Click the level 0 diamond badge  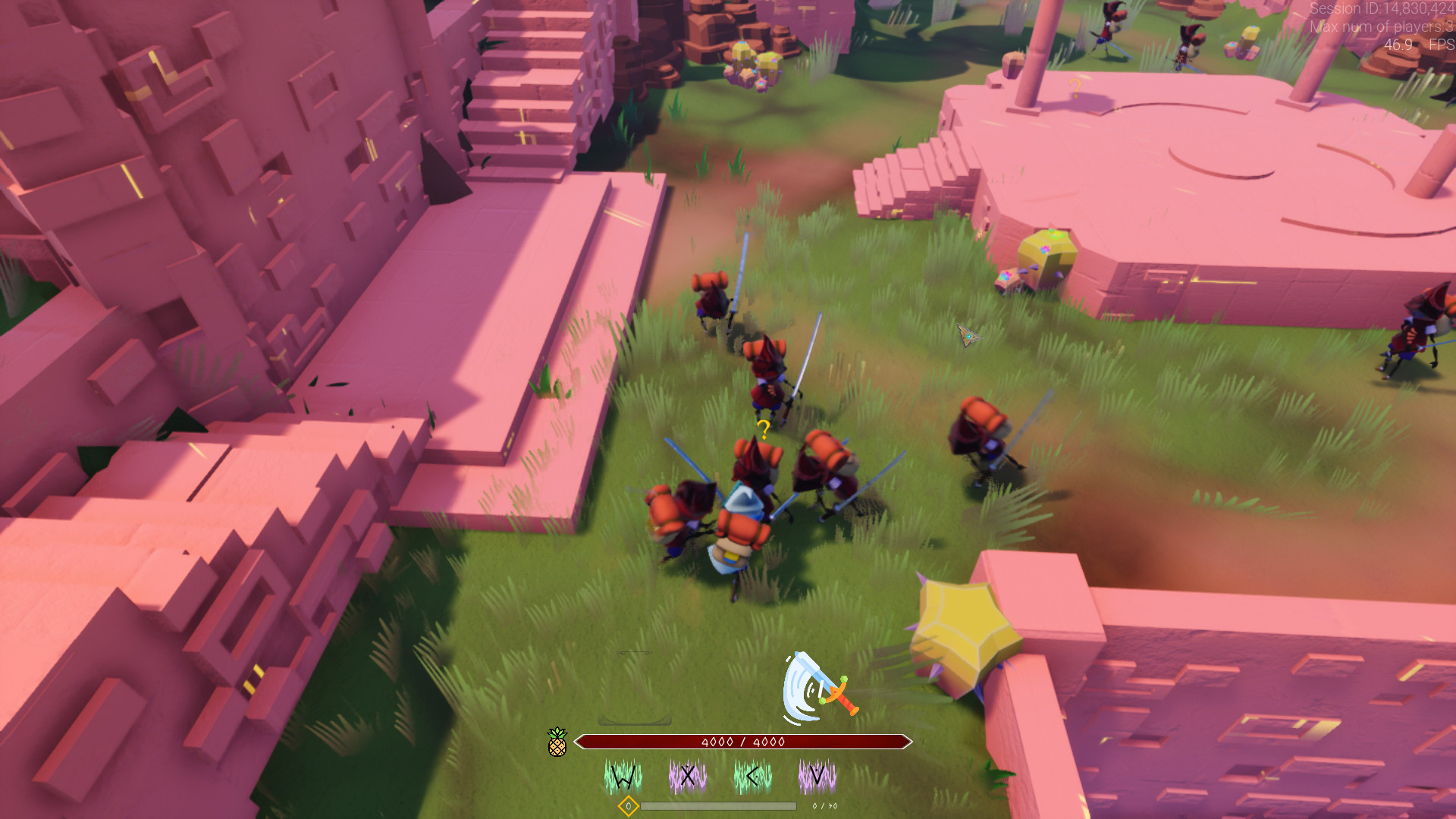(x=627, y=806)
